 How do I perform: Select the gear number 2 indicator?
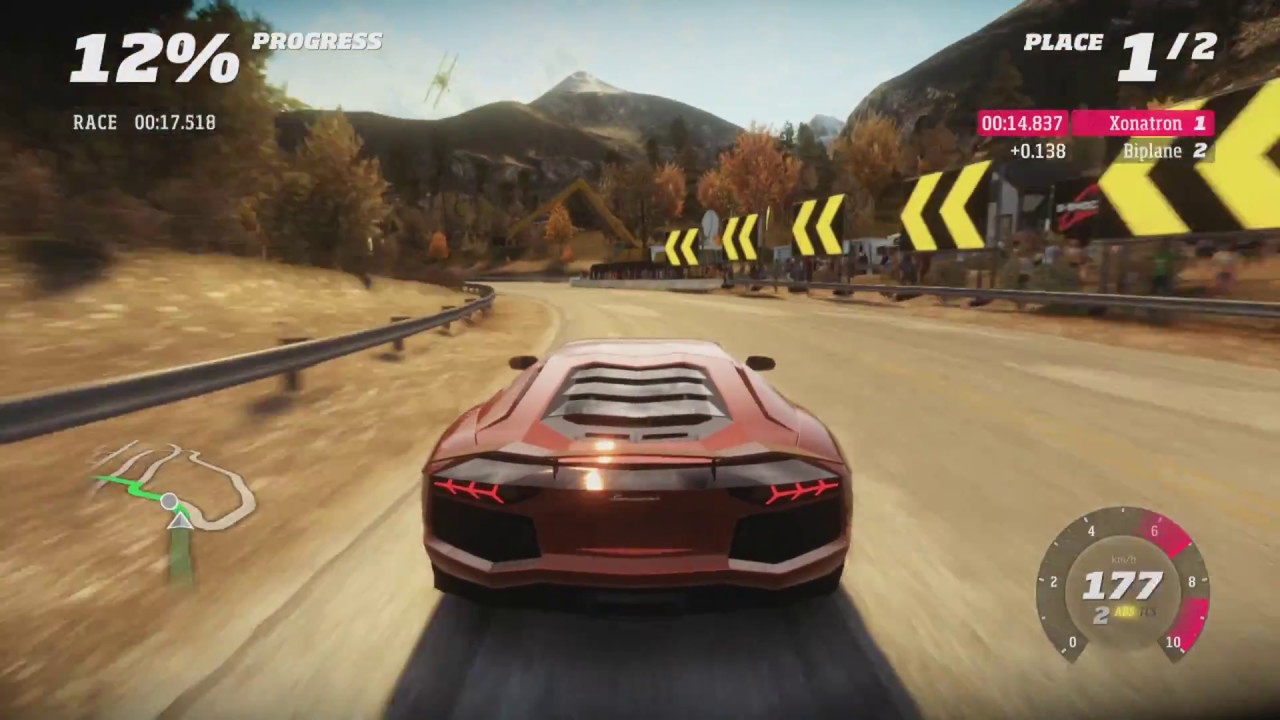tap(1101, 613)
